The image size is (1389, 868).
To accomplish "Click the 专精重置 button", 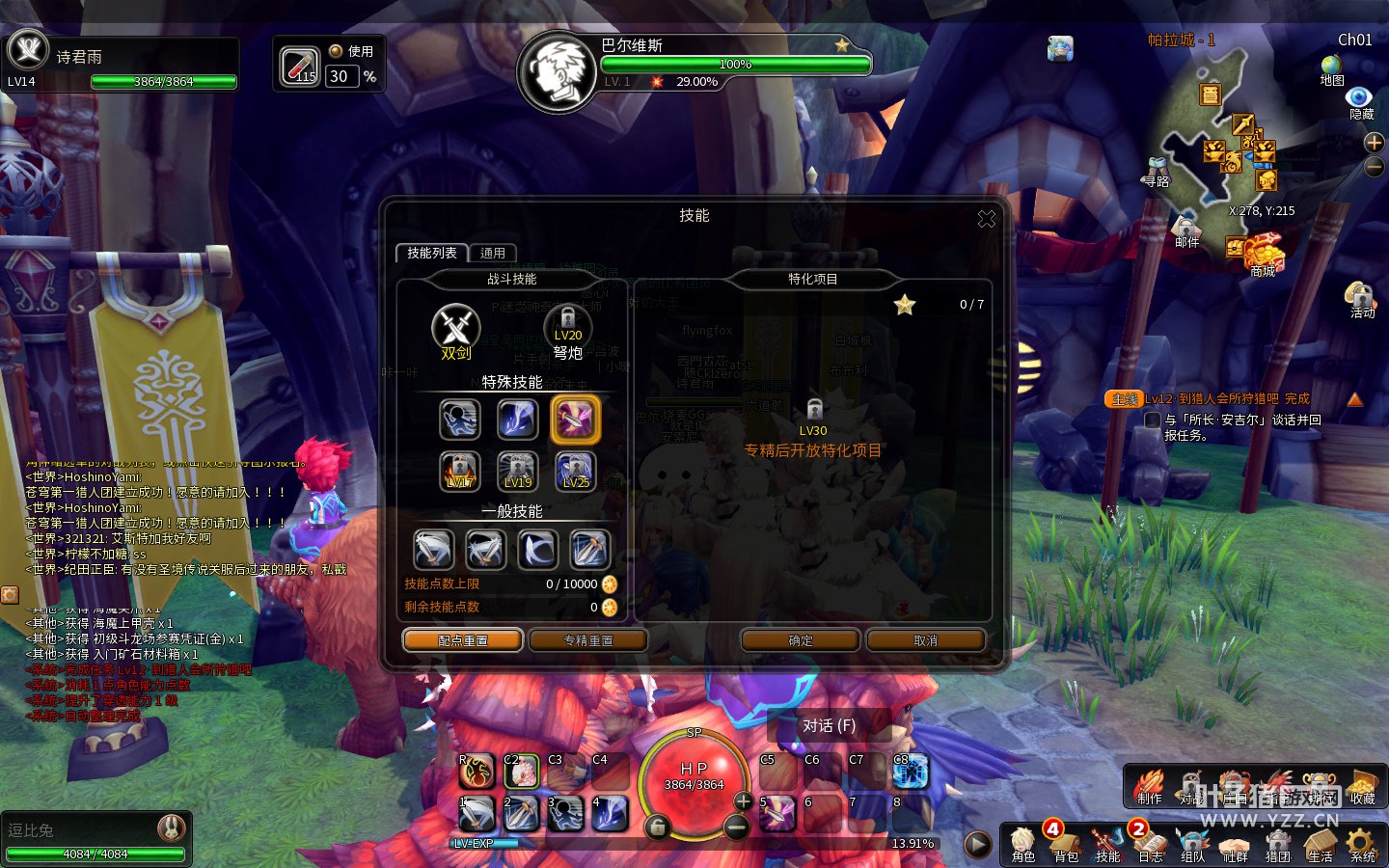I will pos(588,640).
